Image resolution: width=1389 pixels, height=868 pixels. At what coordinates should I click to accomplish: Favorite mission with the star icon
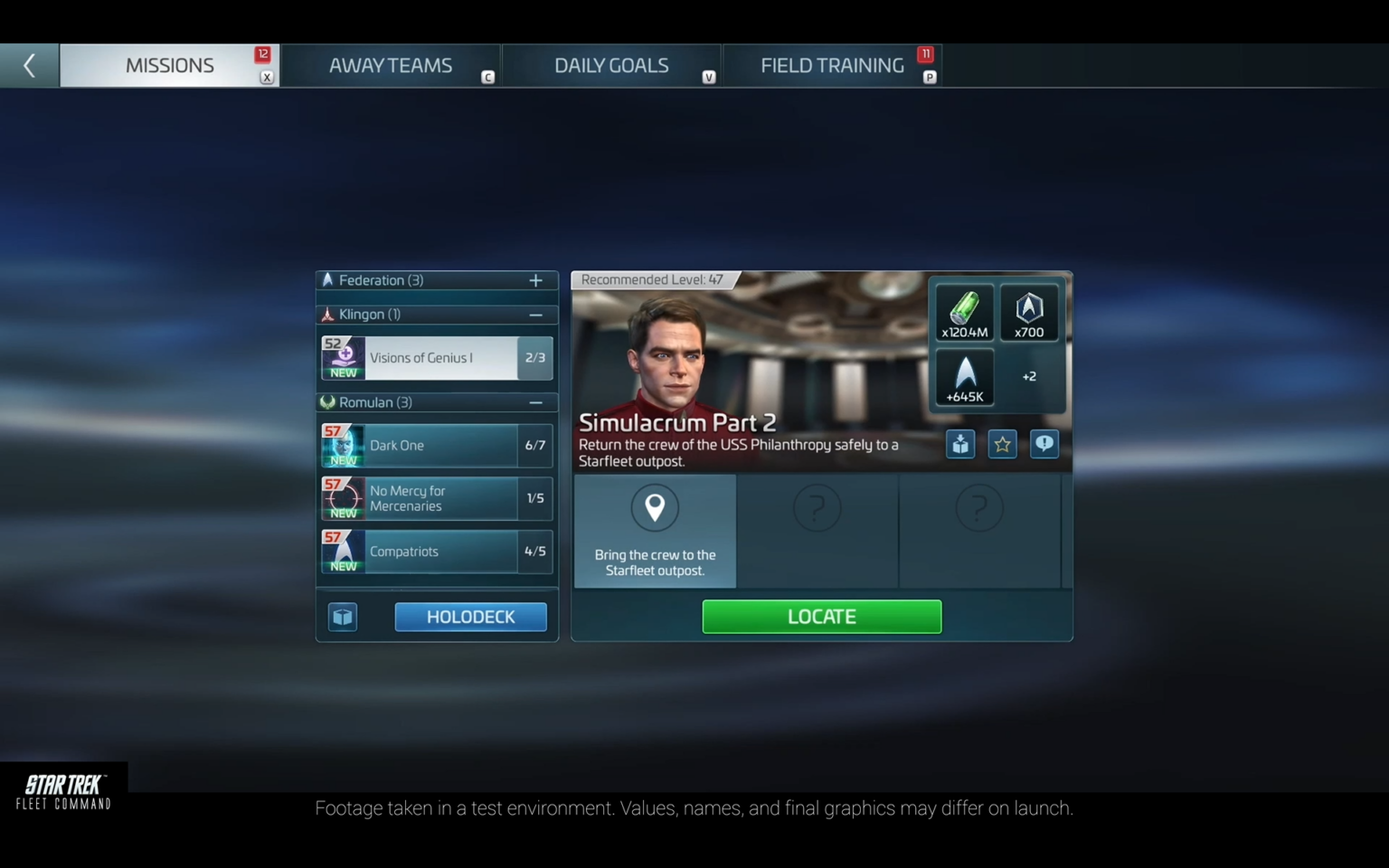[1002, 444]
